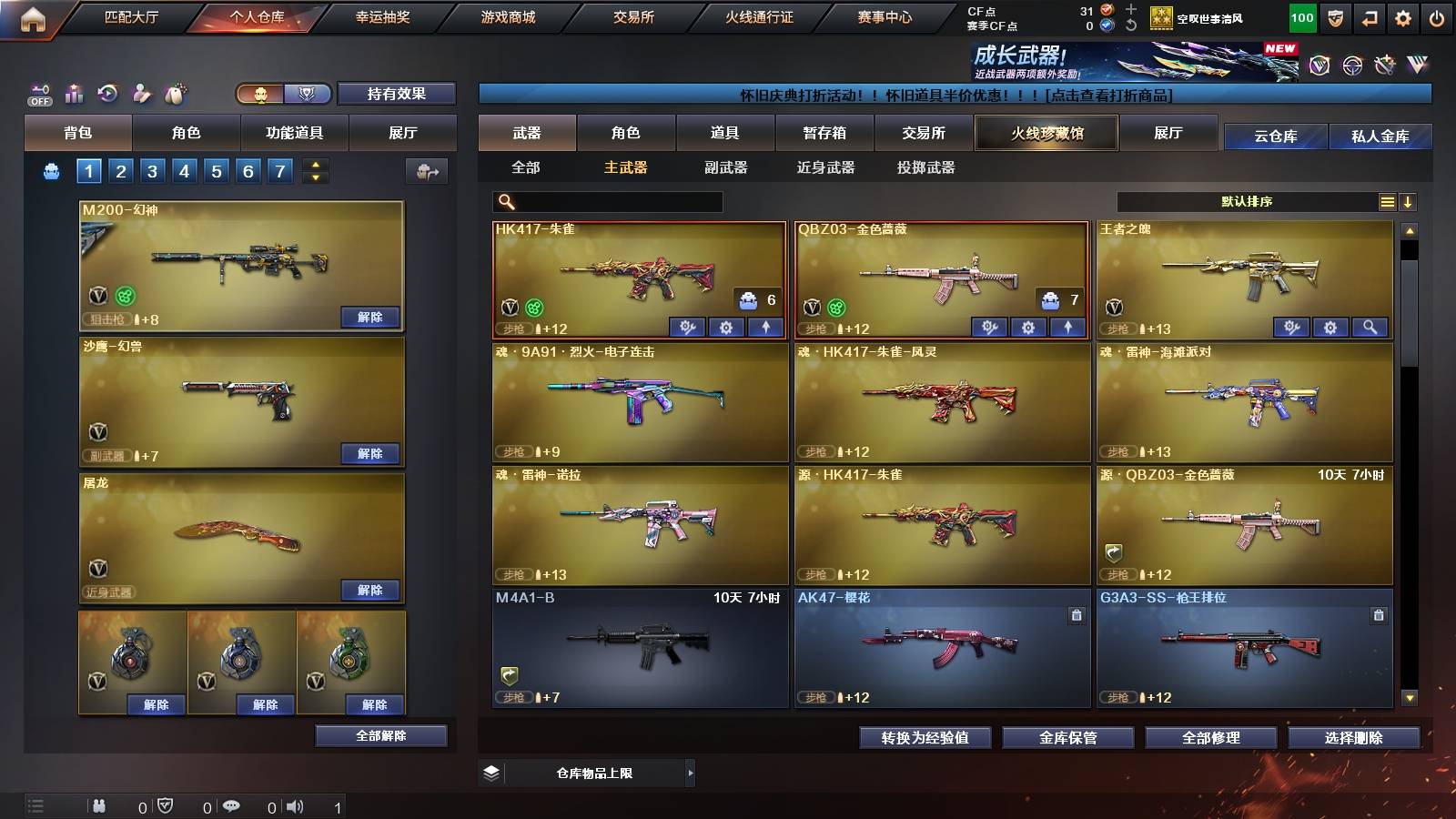The width and height of the screenshot is (1456, 819).
Task: Click the list view icon beside 默认排序
Action: tap(1387, 201)
